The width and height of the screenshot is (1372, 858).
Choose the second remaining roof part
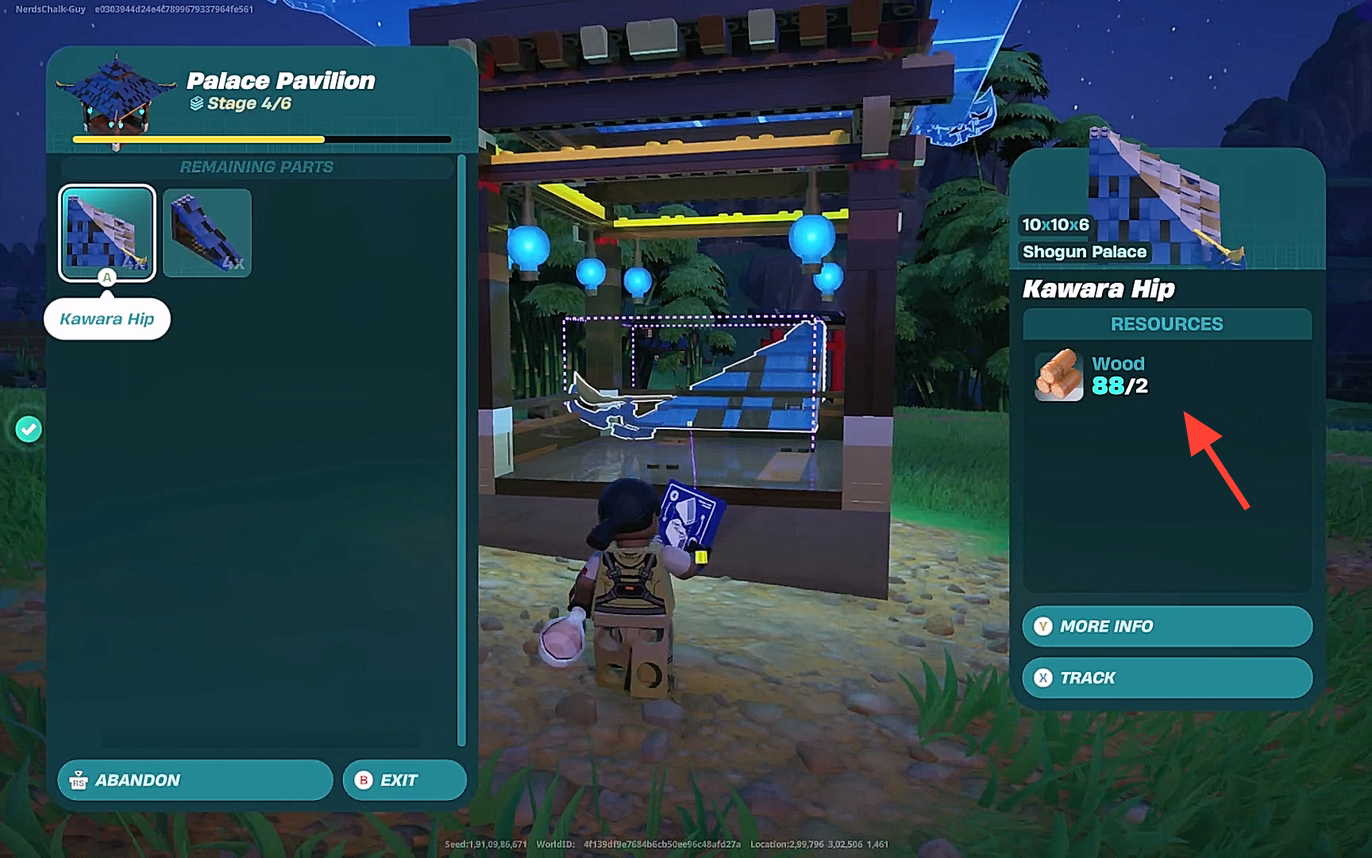click(x=207, y=233)
